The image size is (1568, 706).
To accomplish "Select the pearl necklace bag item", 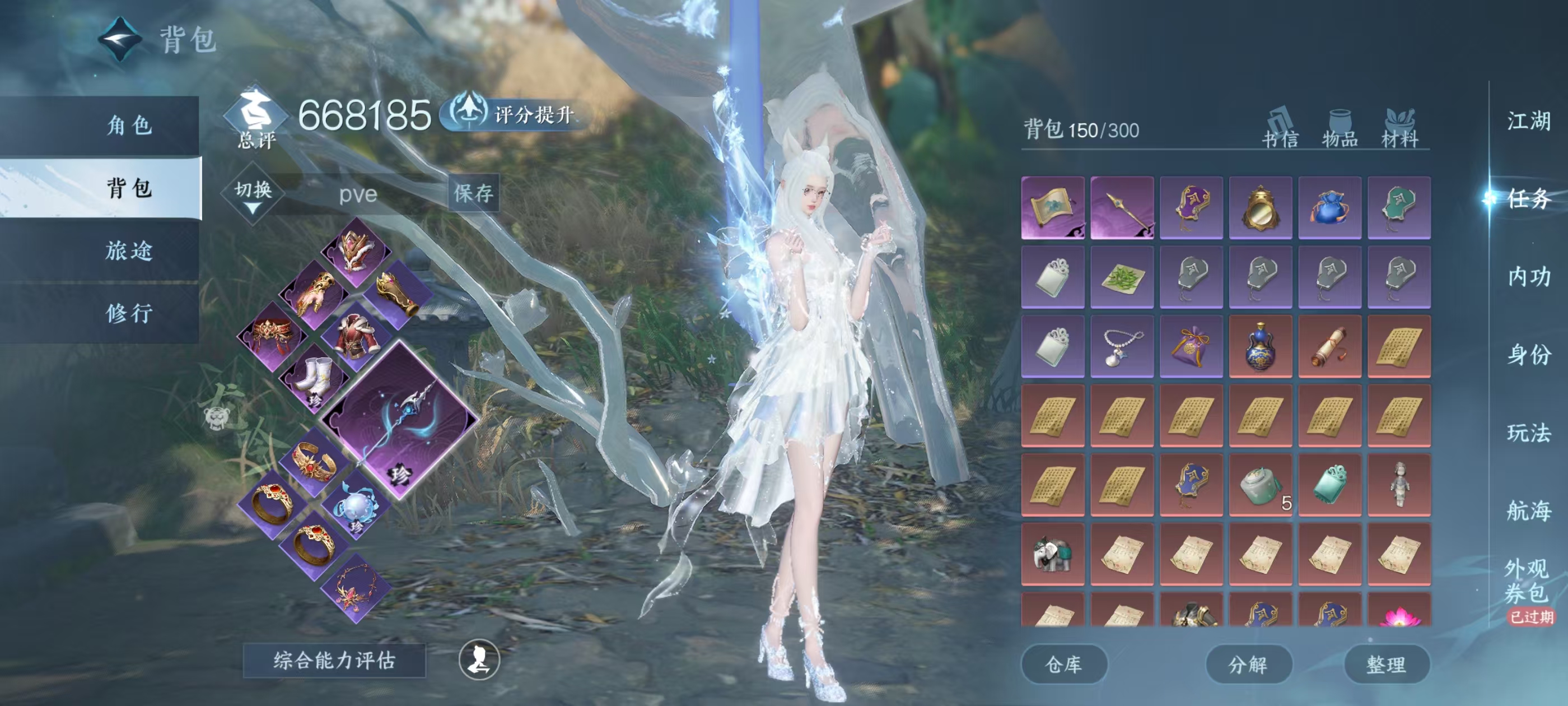I will coord(1122,347).
